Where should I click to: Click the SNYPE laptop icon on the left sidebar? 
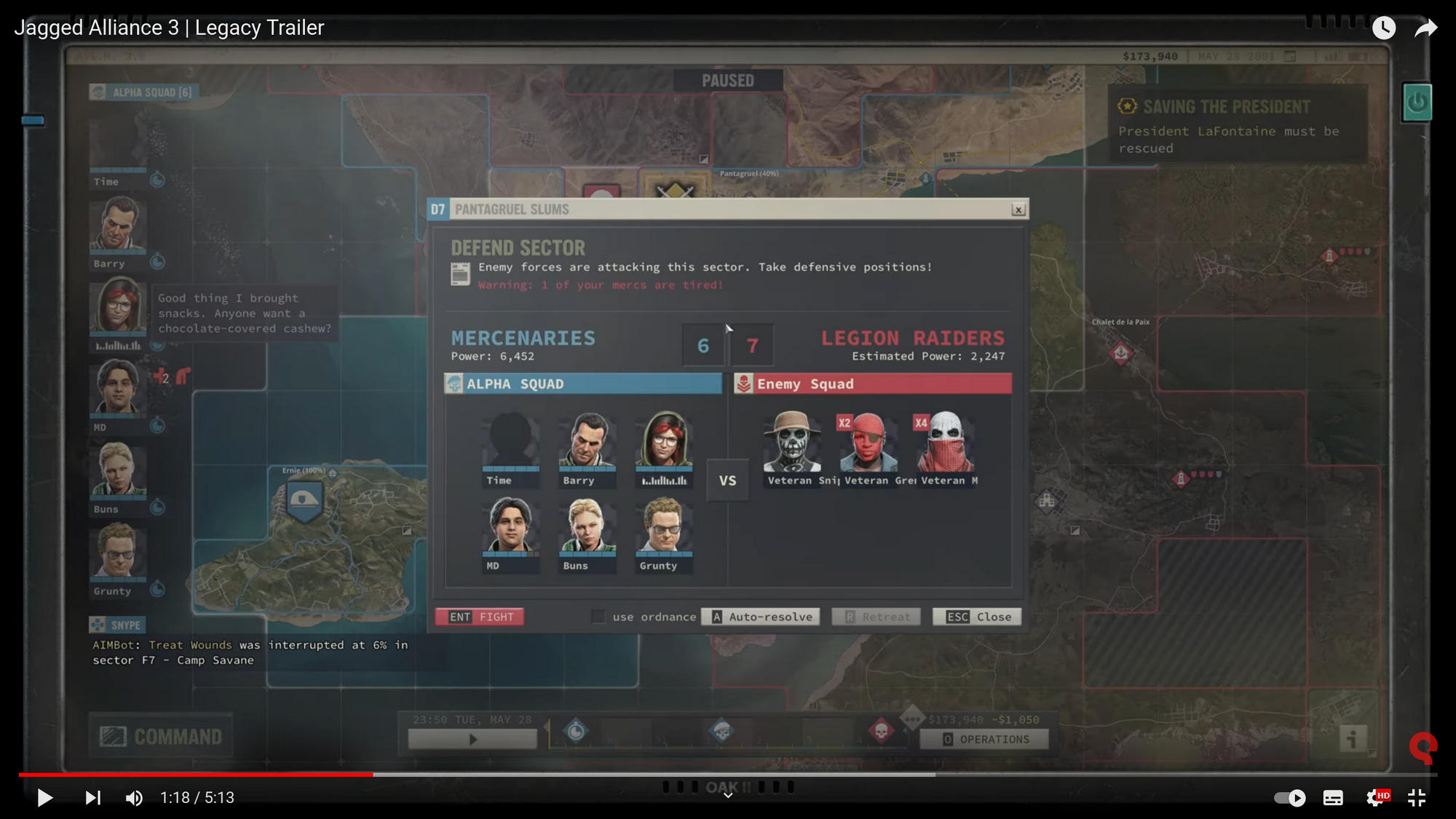click(99, 625)
